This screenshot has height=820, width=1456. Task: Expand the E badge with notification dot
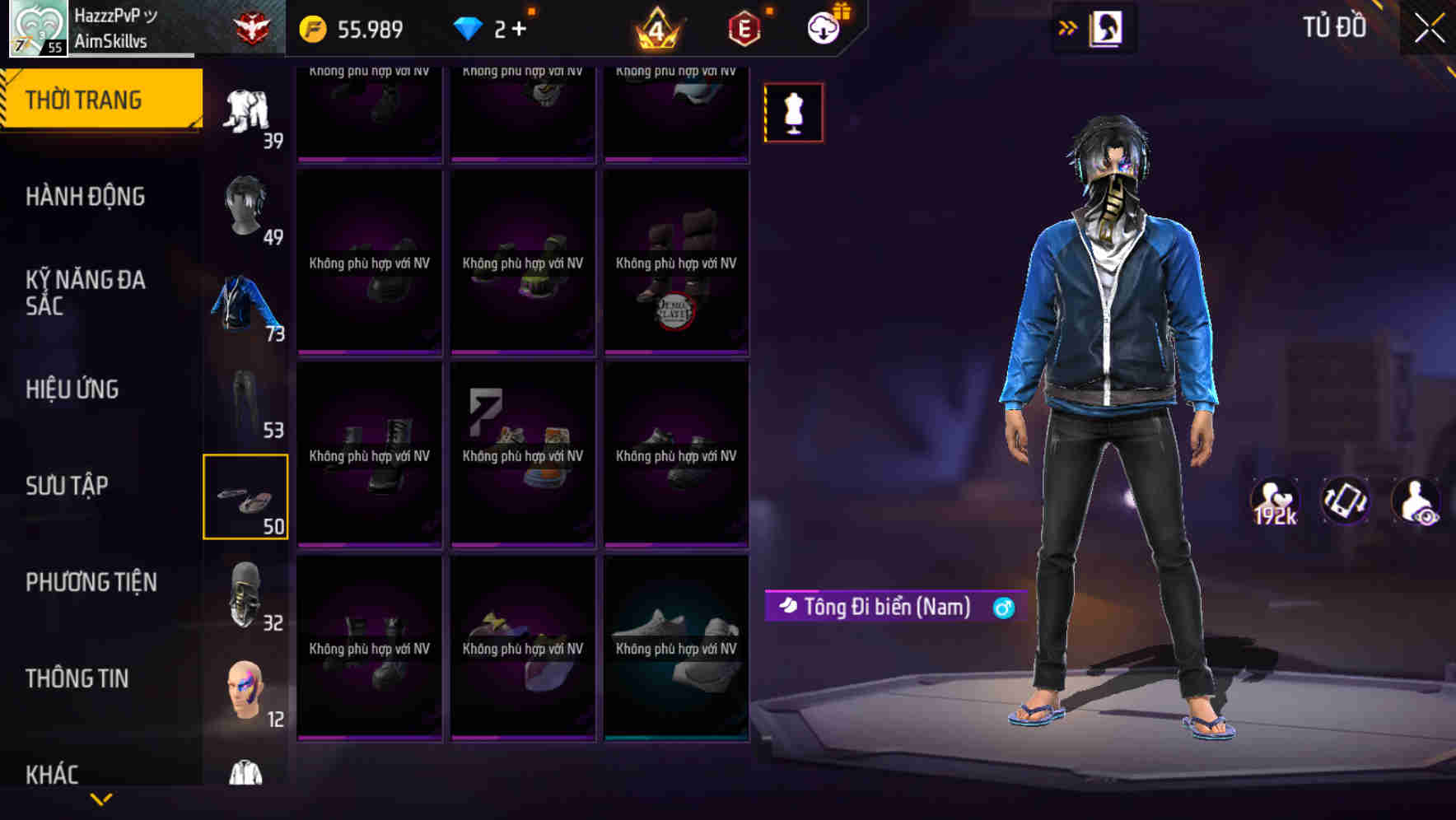pos(740,27)
